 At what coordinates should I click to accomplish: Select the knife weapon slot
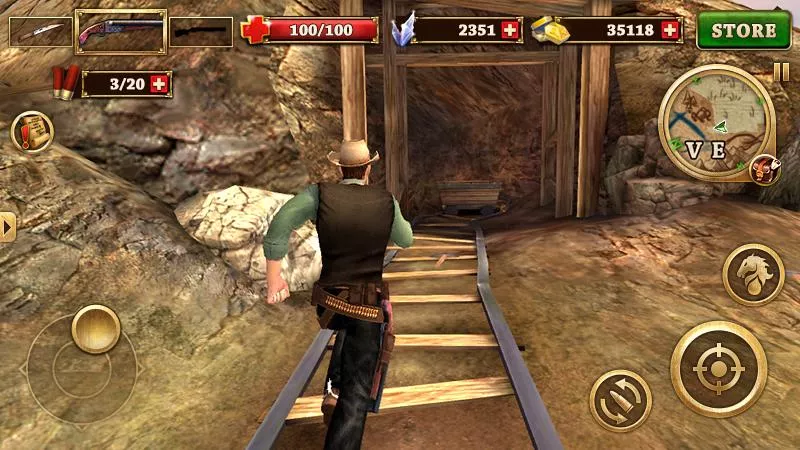40,32
